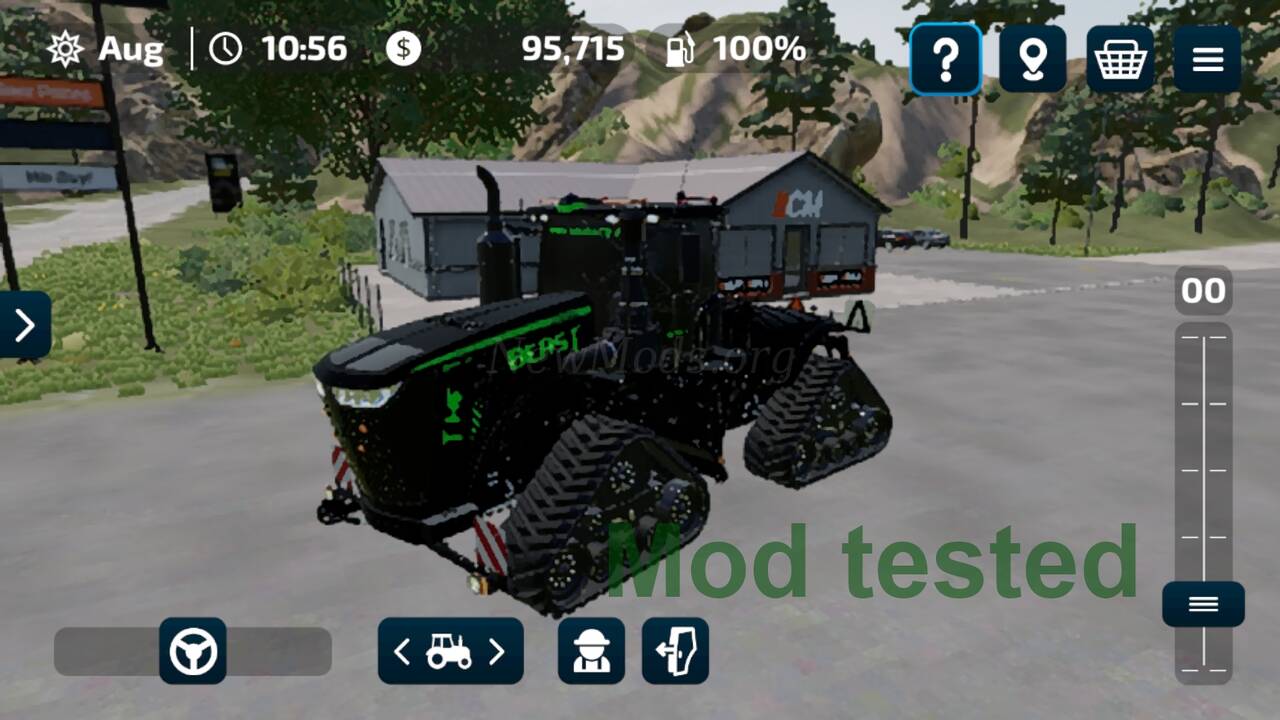This screenshot has height=720, width=1280.
Task: Expand the left side panel arrow
Action: 24,325
